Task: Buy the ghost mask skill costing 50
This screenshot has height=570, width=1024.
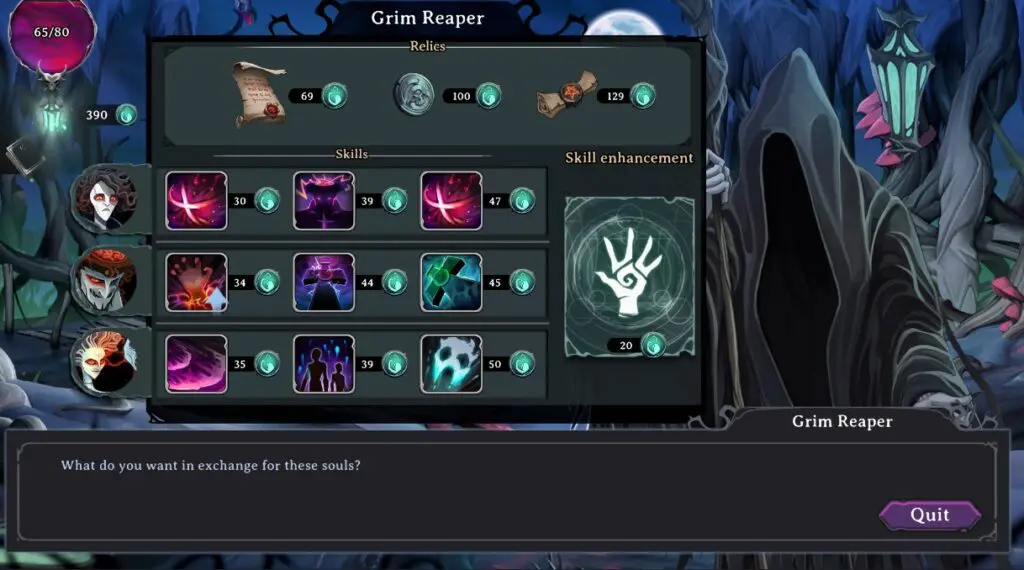Action: coord(451,363)
